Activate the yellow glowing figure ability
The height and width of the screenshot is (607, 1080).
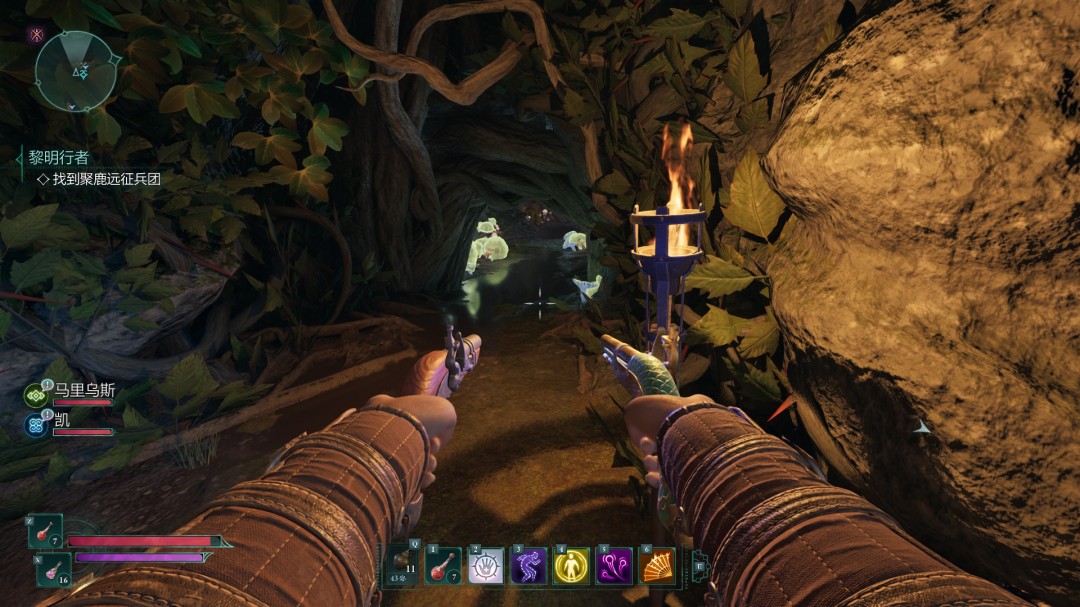click(571, 566)
